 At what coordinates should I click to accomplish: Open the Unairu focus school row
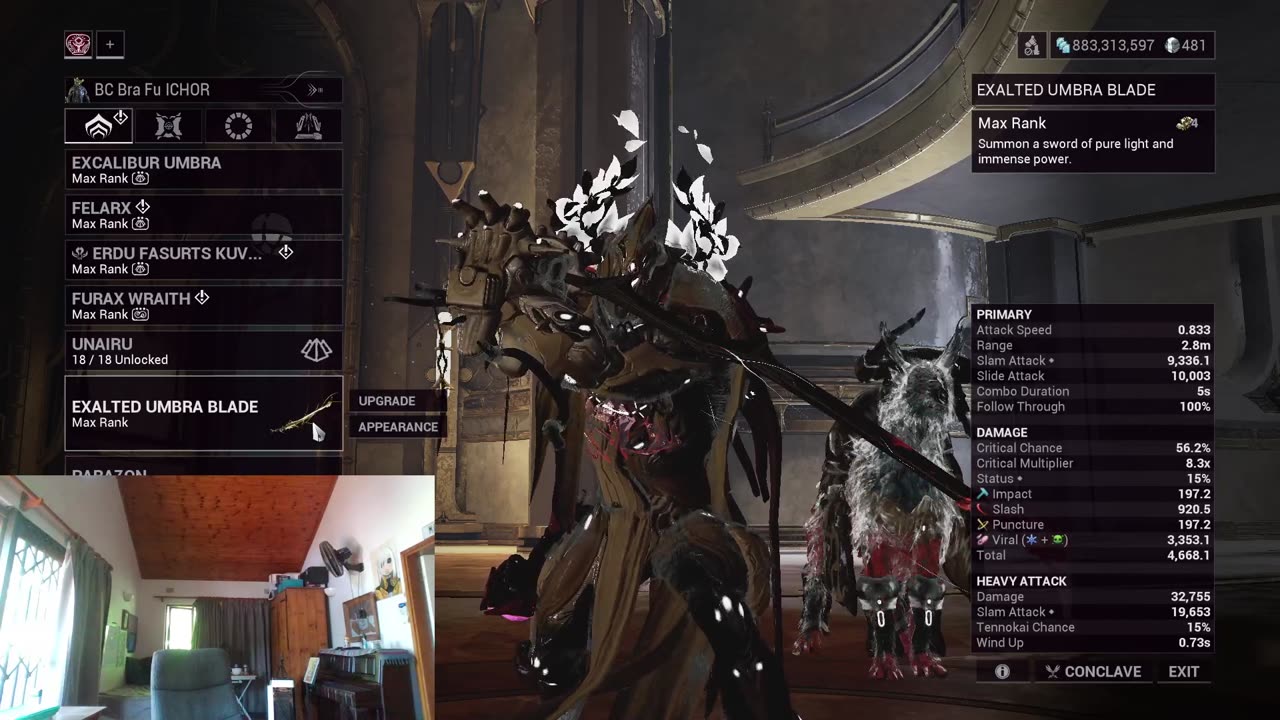click(203, 350)
